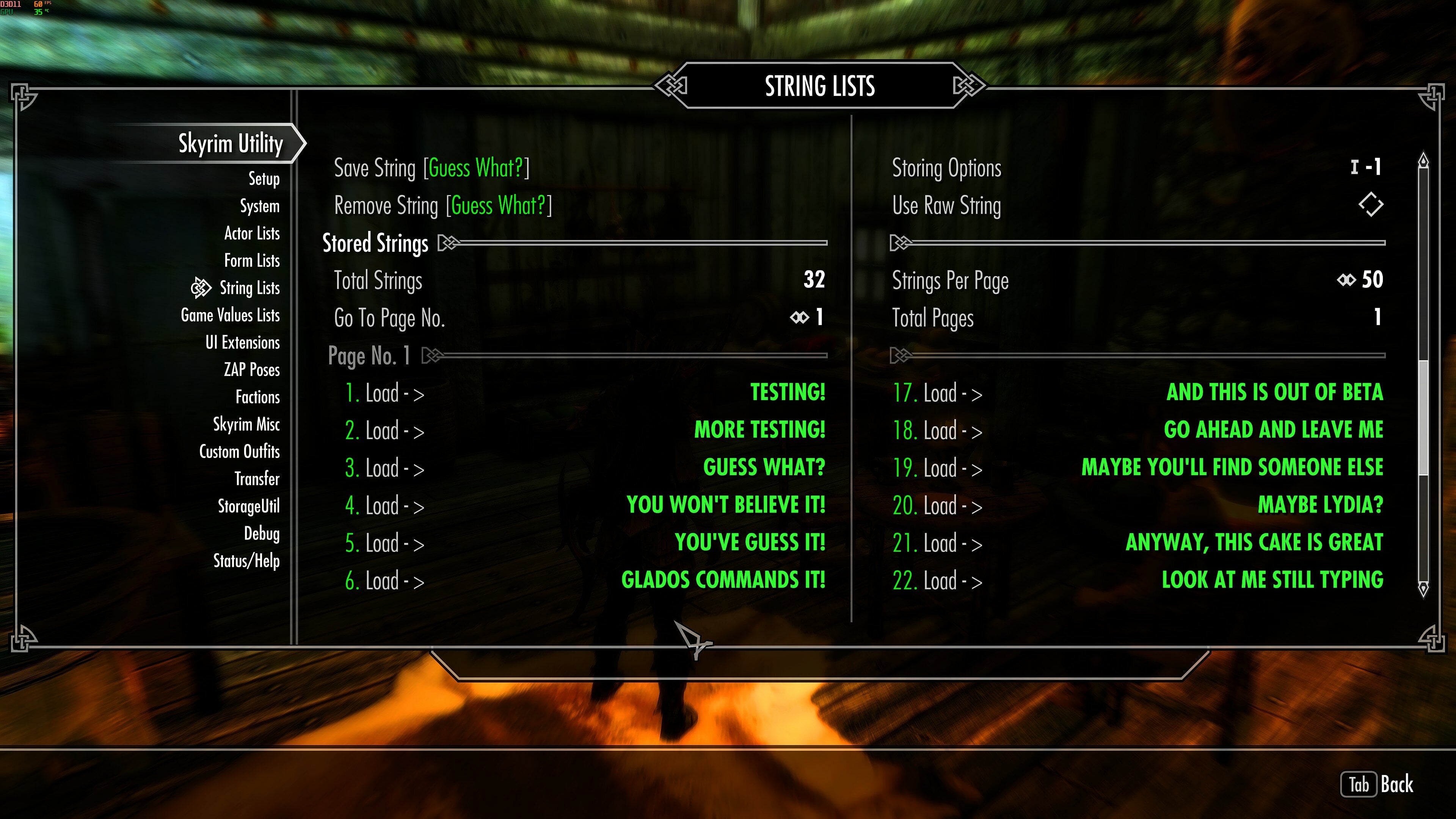Open the Status/Help page
The height and width of the screenshot is (819, 1456).
coord(246,561)
